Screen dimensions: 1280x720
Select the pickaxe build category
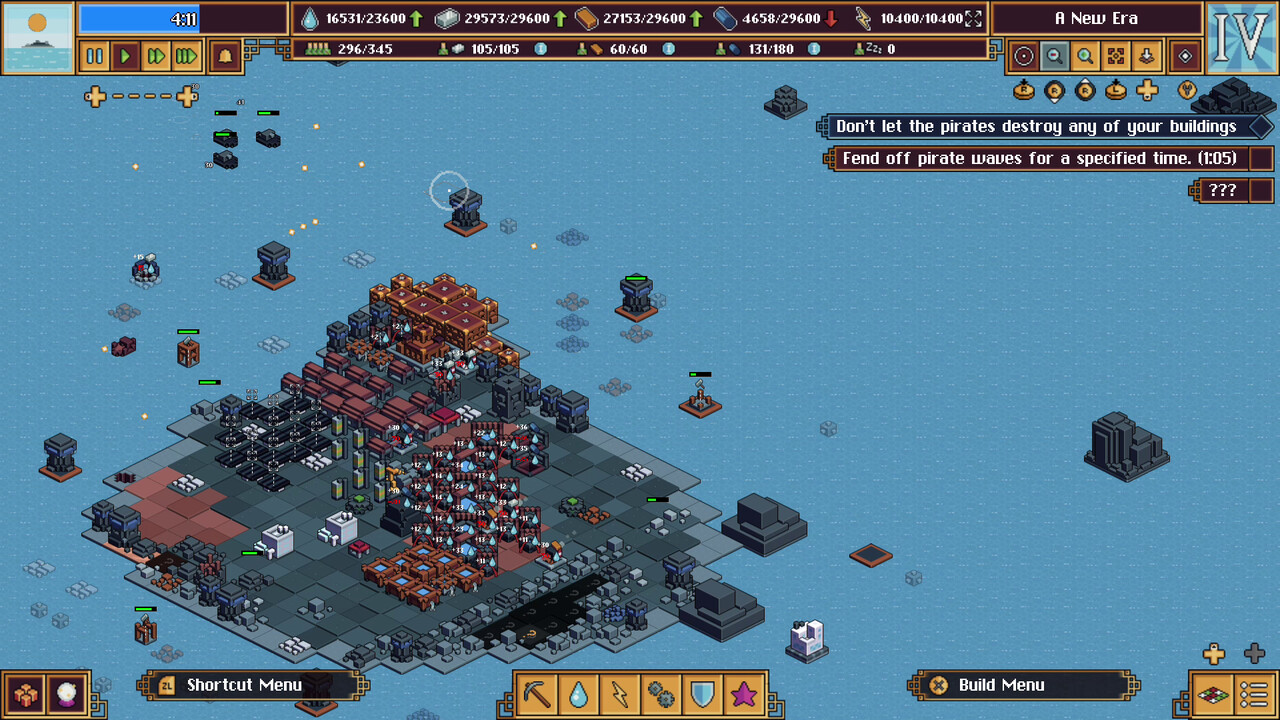click(x=537, y=693)
